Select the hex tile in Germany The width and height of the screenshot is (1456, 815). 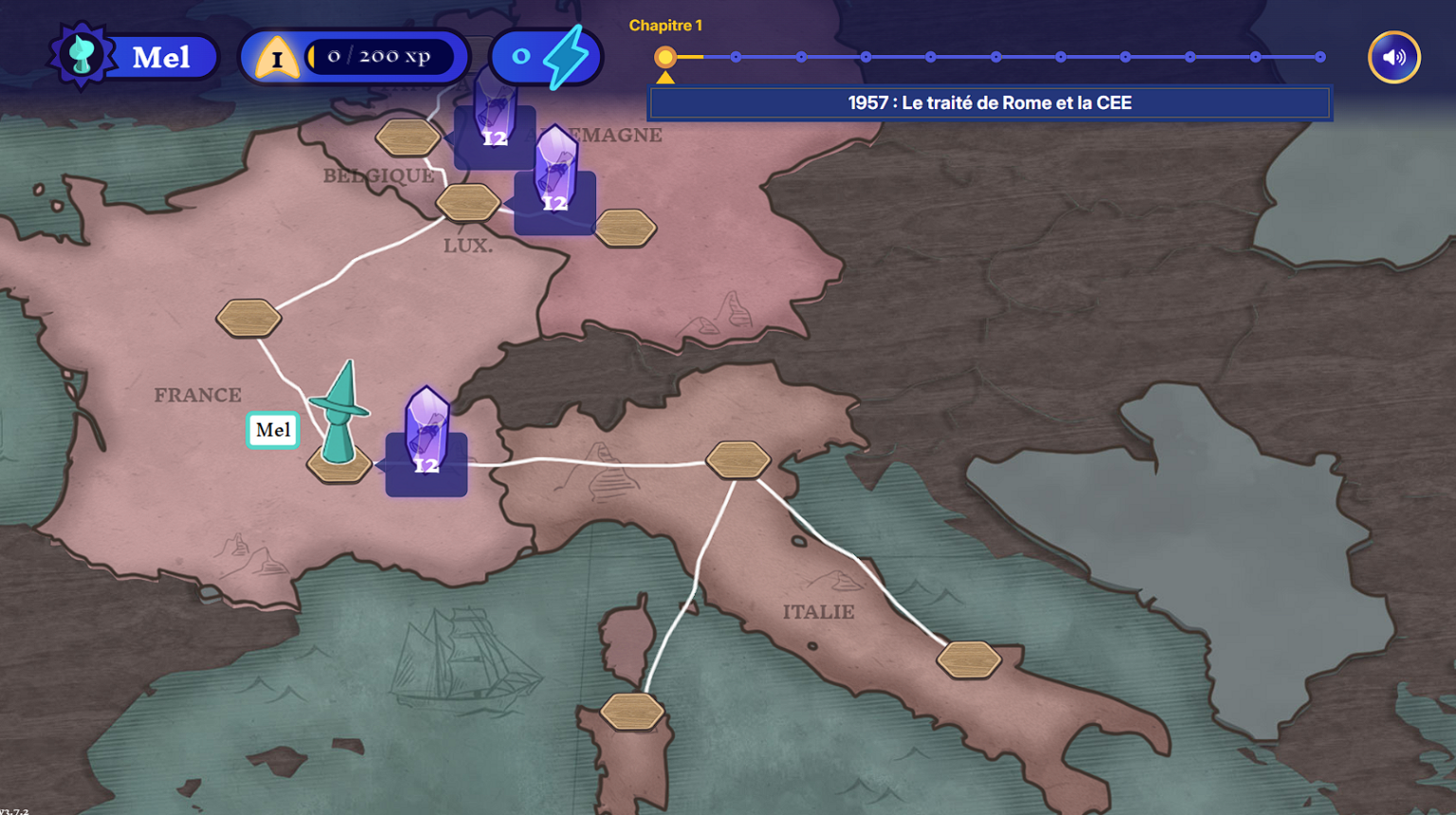pos(625,228)
